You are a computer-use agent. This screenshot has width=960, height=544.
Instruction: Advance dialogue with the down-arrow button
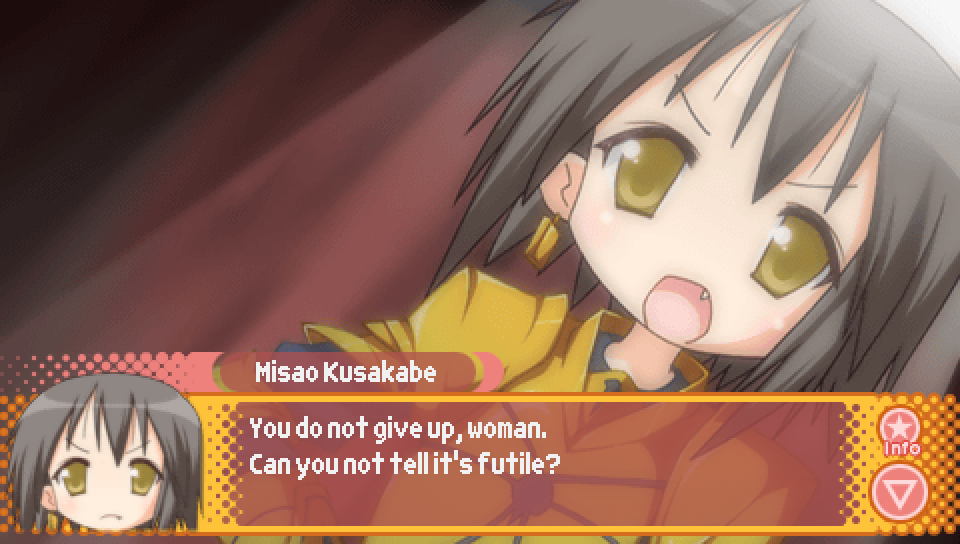click(x=899, y=492)
